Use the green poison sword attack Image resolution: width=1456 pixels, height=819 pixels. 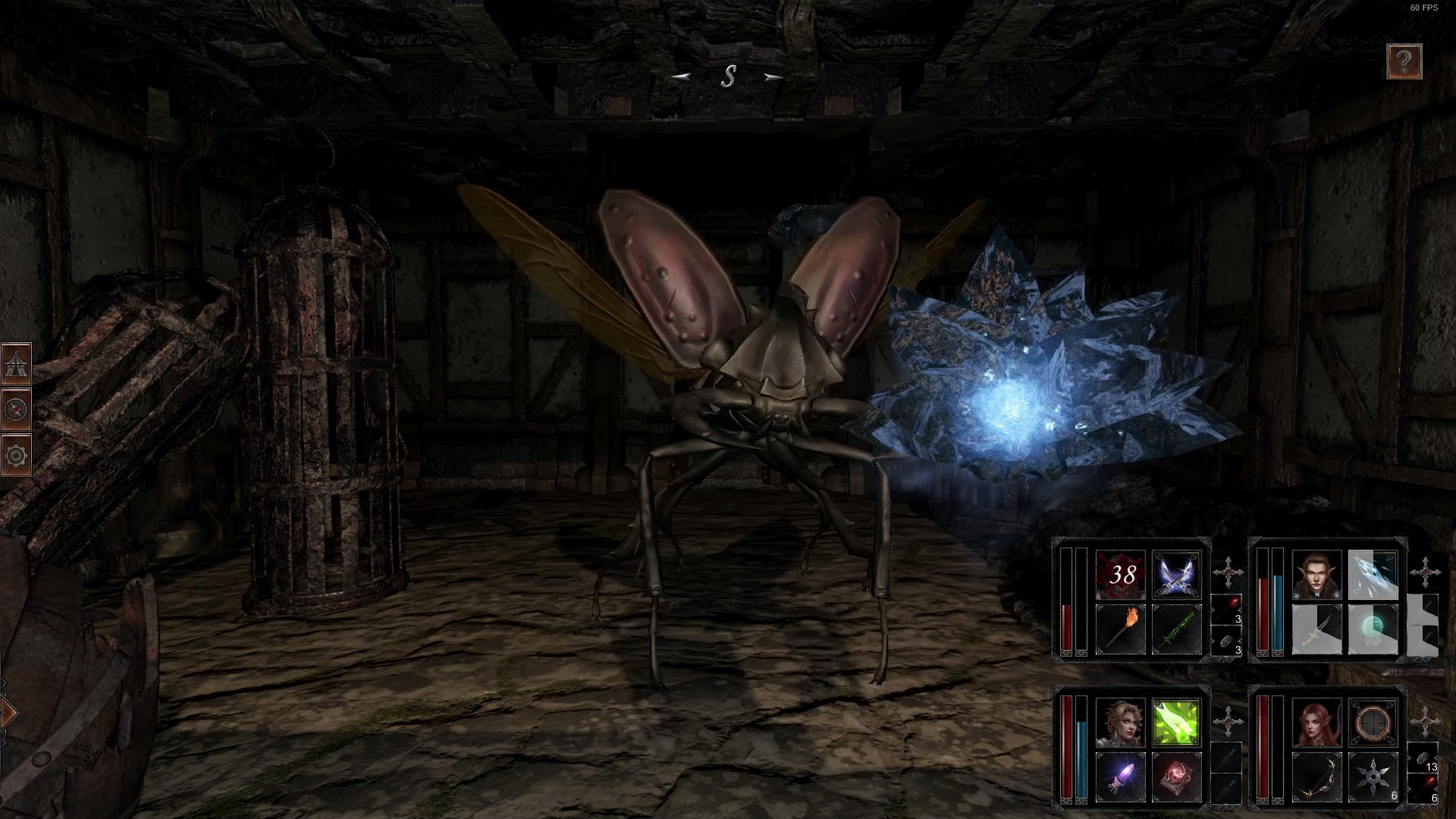(x=1177, y=629)
